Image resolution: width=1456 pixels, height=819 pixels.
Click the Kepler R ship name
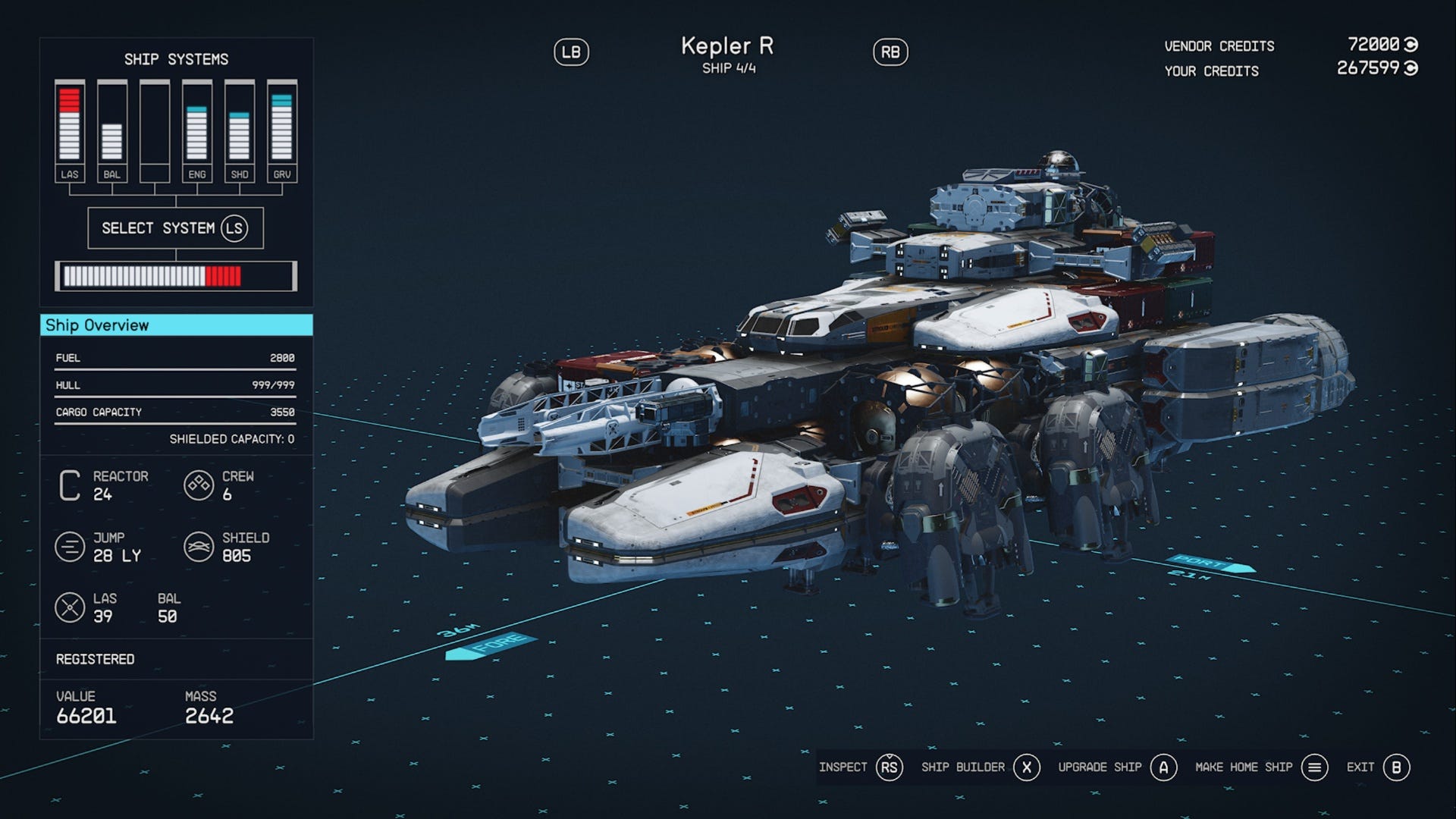pos(727,47)
